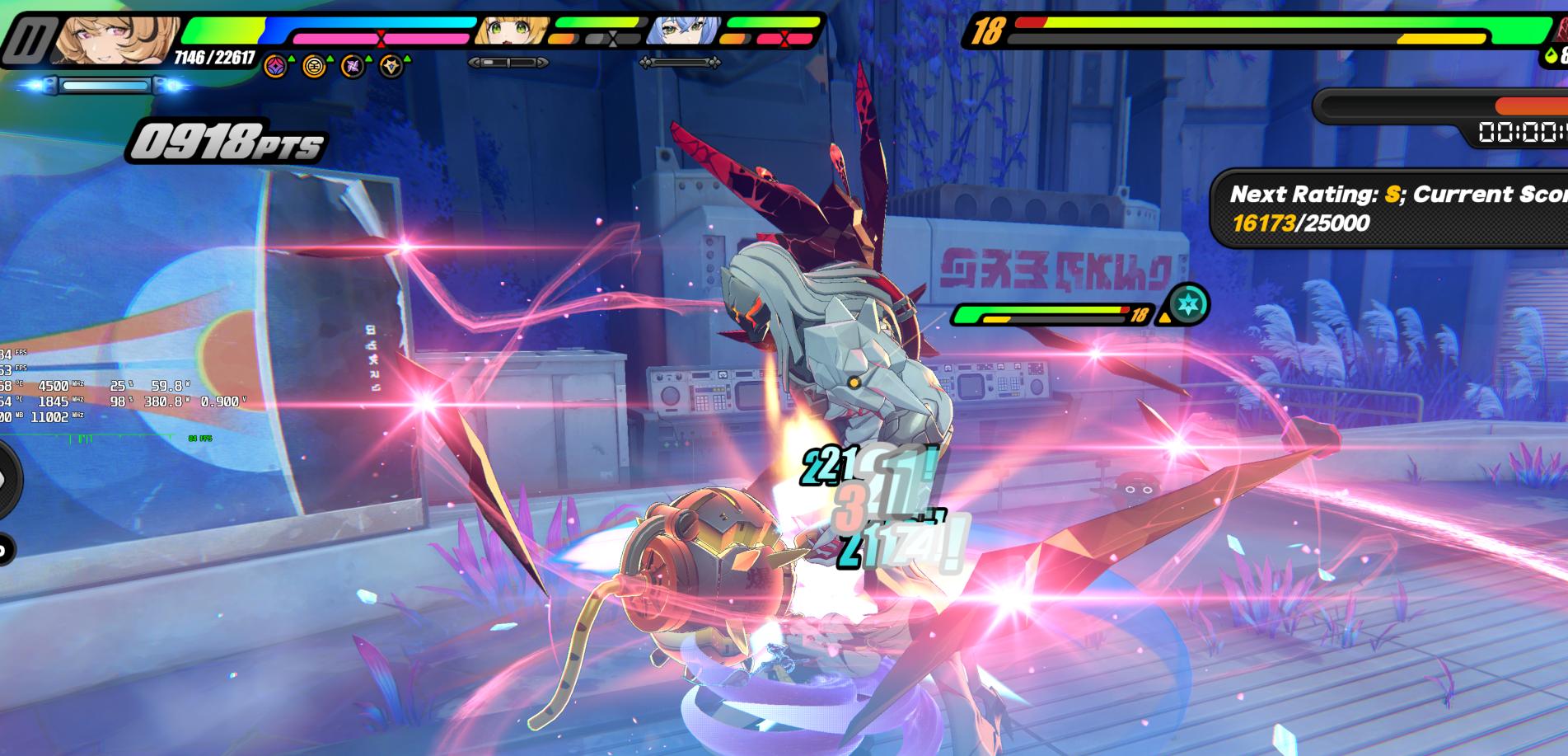
Task: Inspect the purple diamond buff icon
Action: [x=276, y=66]
